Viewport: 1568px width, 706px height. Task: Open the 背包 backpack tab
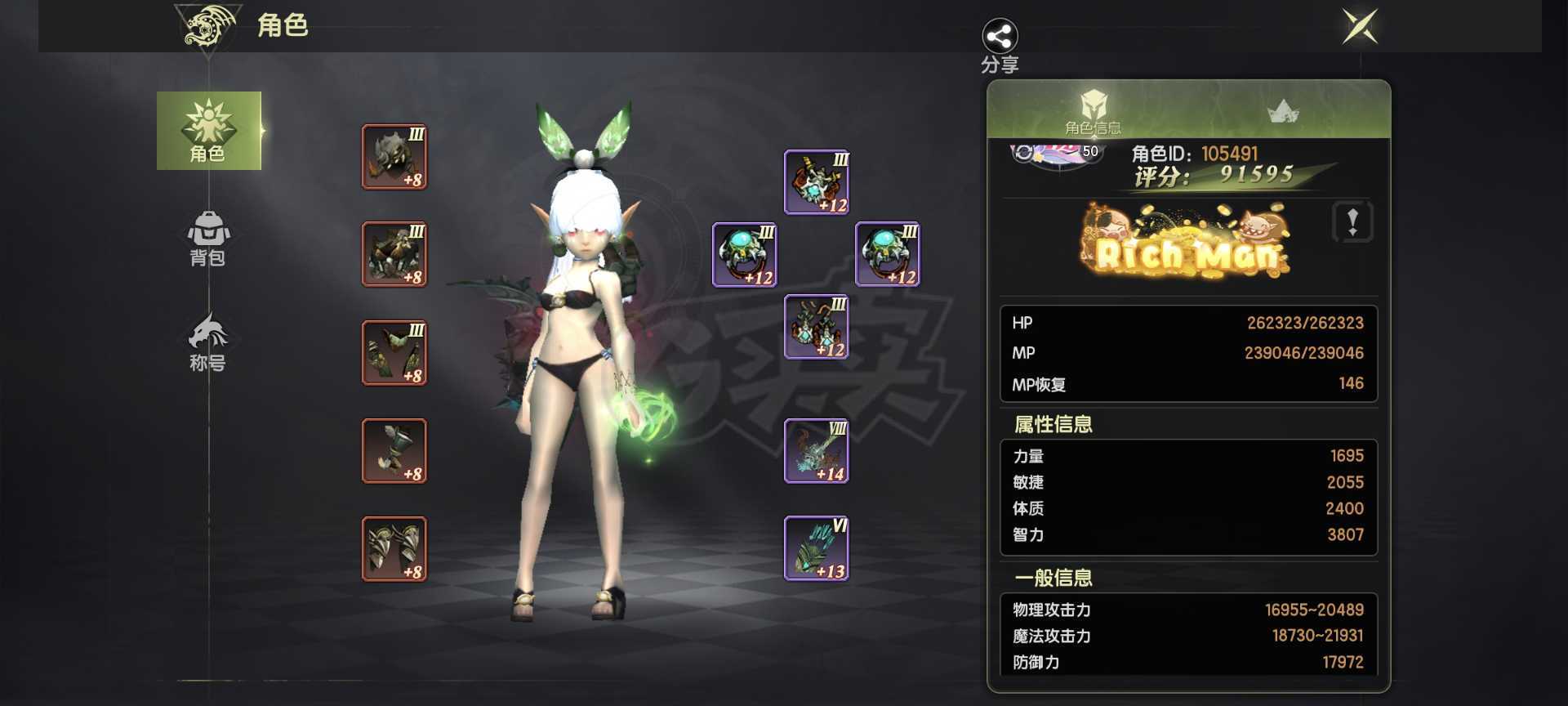(207, 238)
